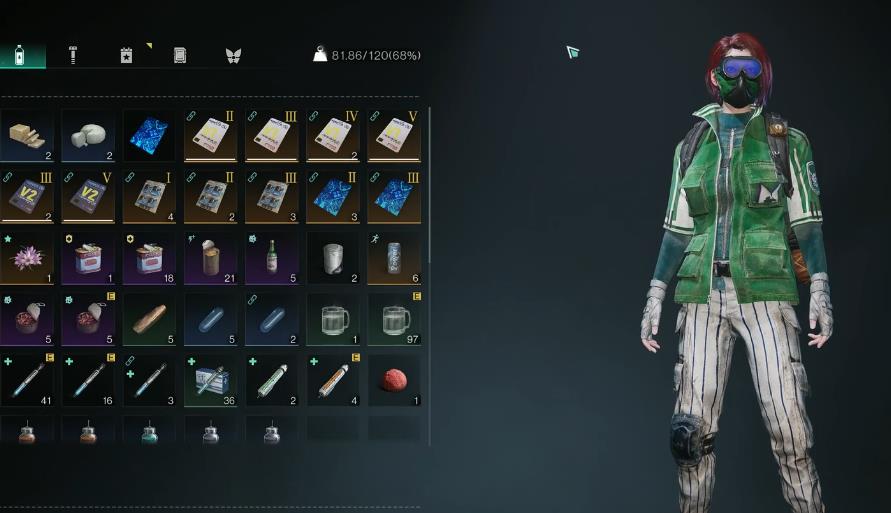Select the syringe stack of 41

pyautogui.click(x=27, y=380)
